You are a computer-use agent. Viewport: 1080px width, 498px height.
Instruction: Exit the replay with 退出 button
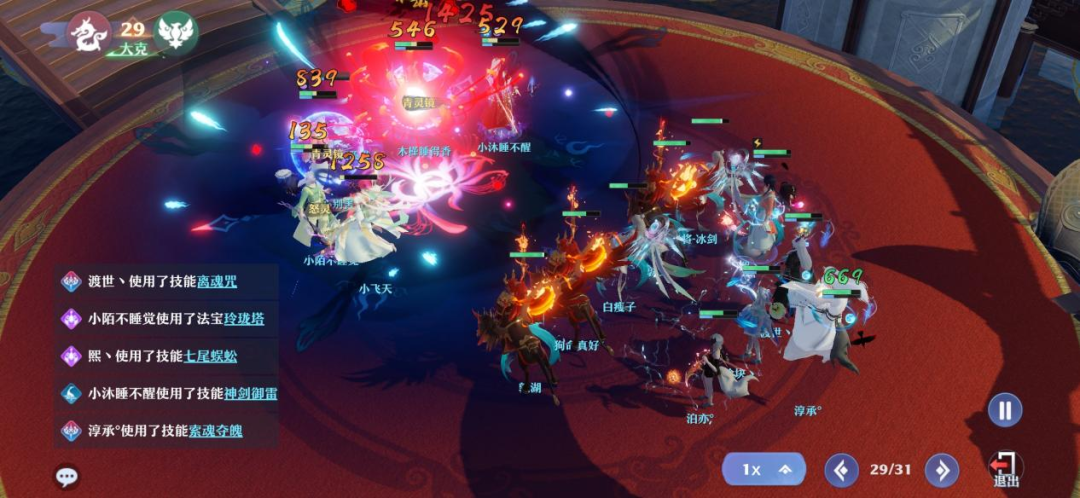coord(1004,469)
